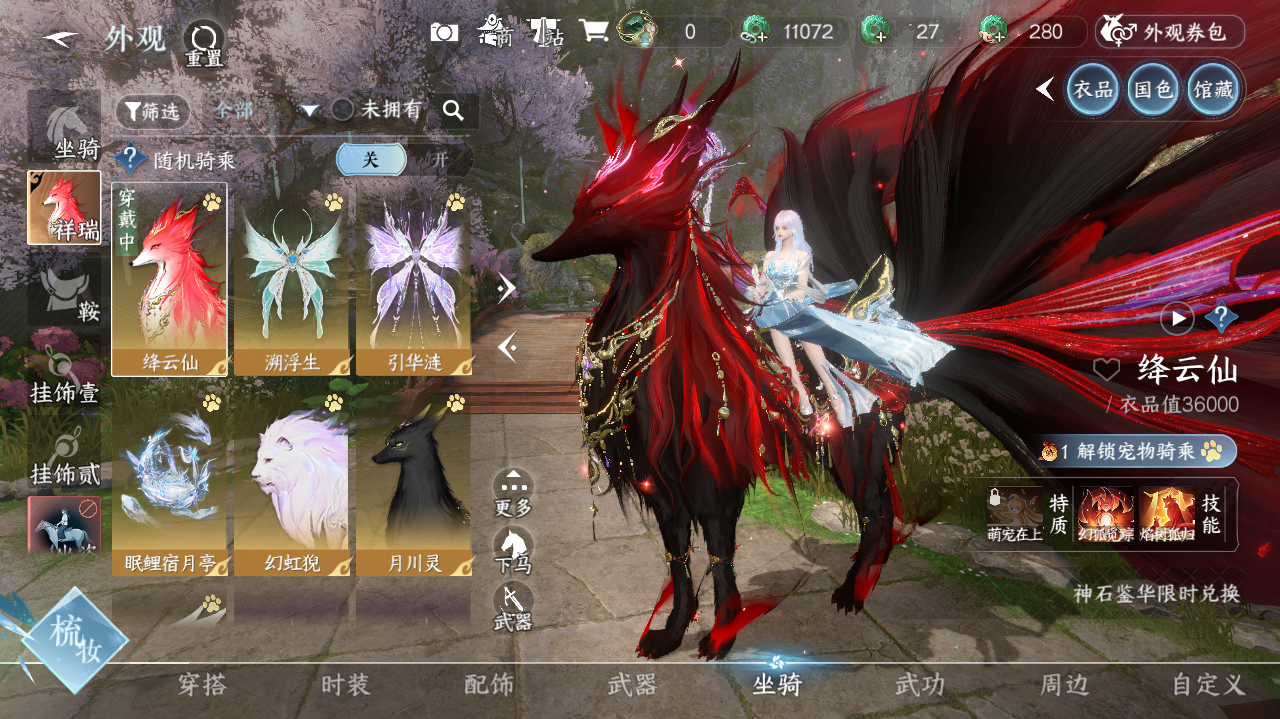Select the 眠鲤宿月亭 koi mount

pos(169,482)
